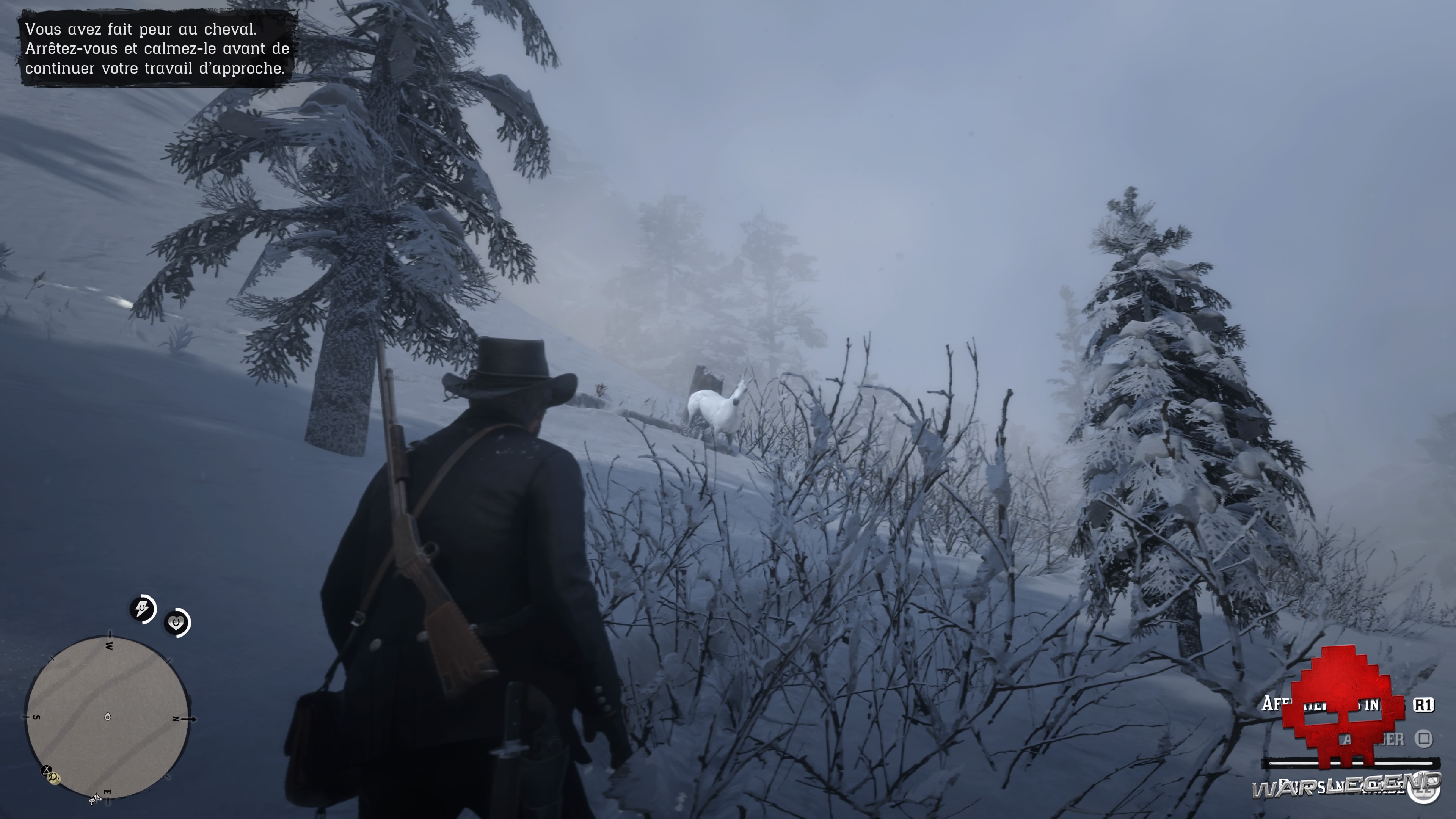
Task: Select the 'E' compass letter on the minimap
Action: point(107,791)
